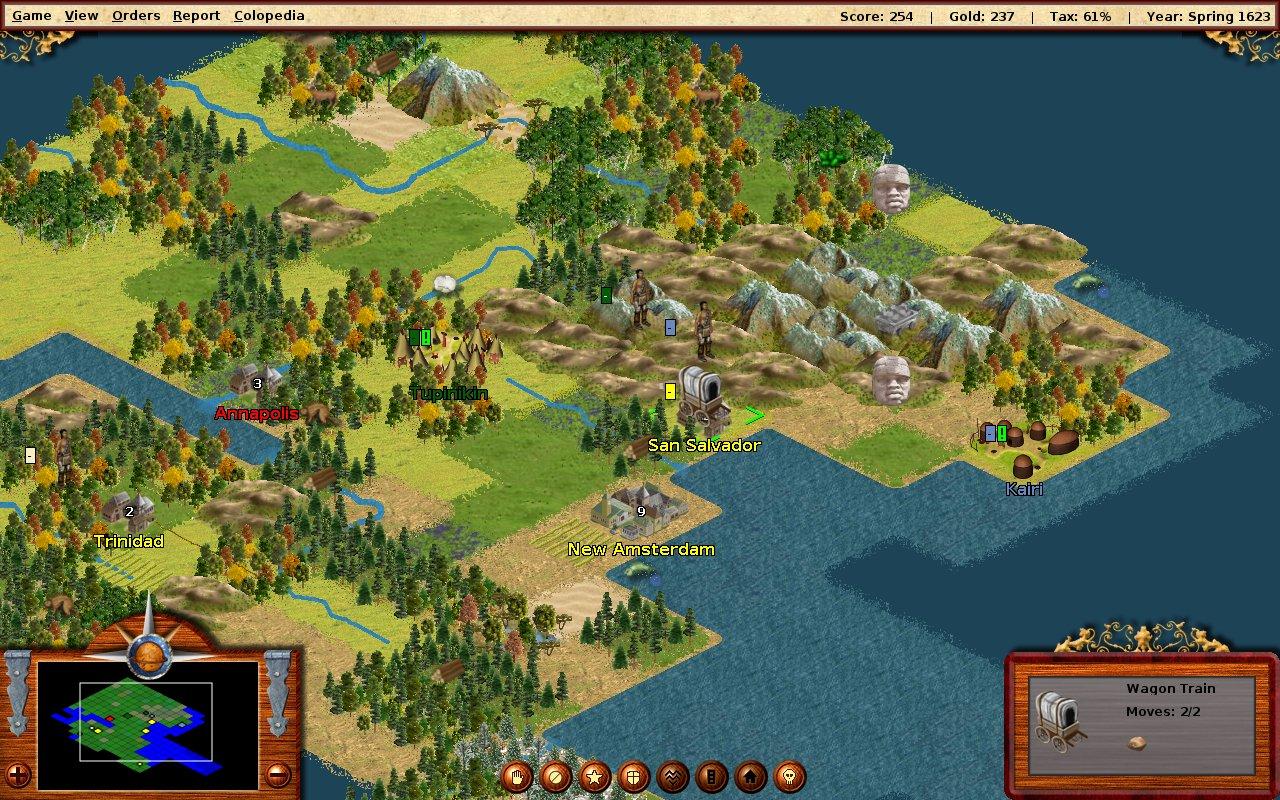The image size is (1280, 800).
Task: Open the Orders menu
Action: [x=136, y=15]
